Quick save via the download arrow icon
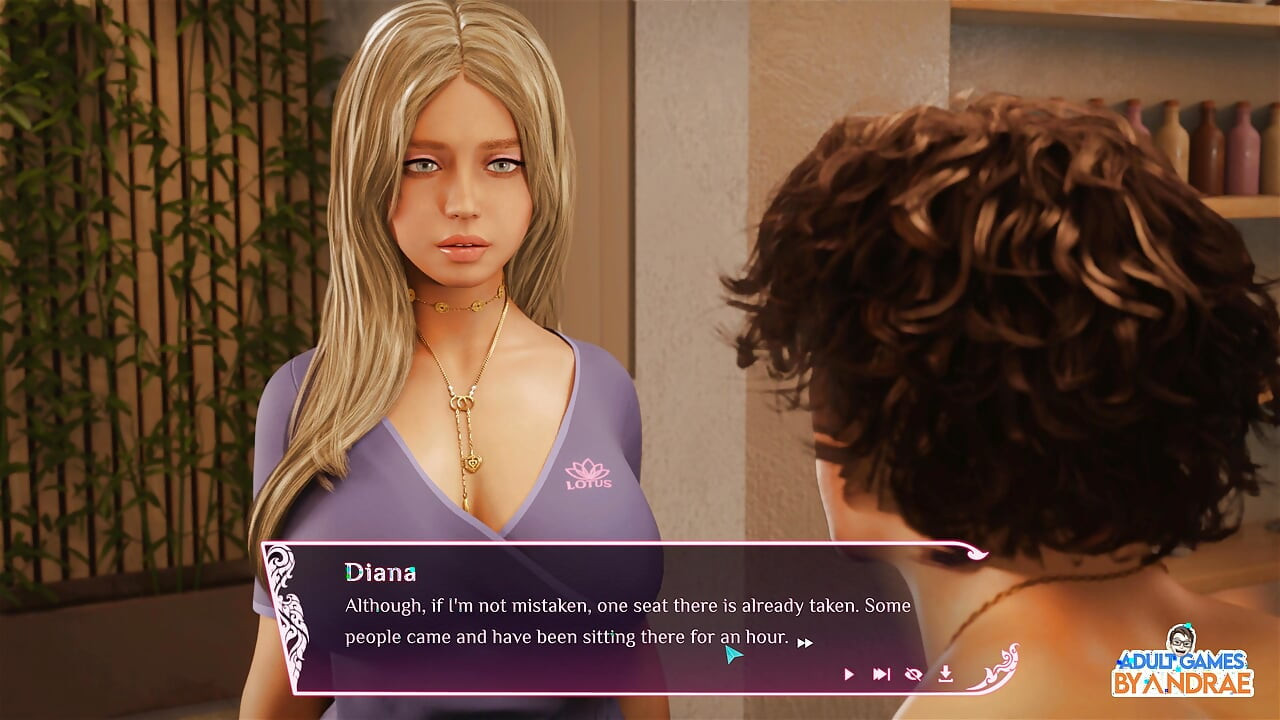 click(946, 674)
